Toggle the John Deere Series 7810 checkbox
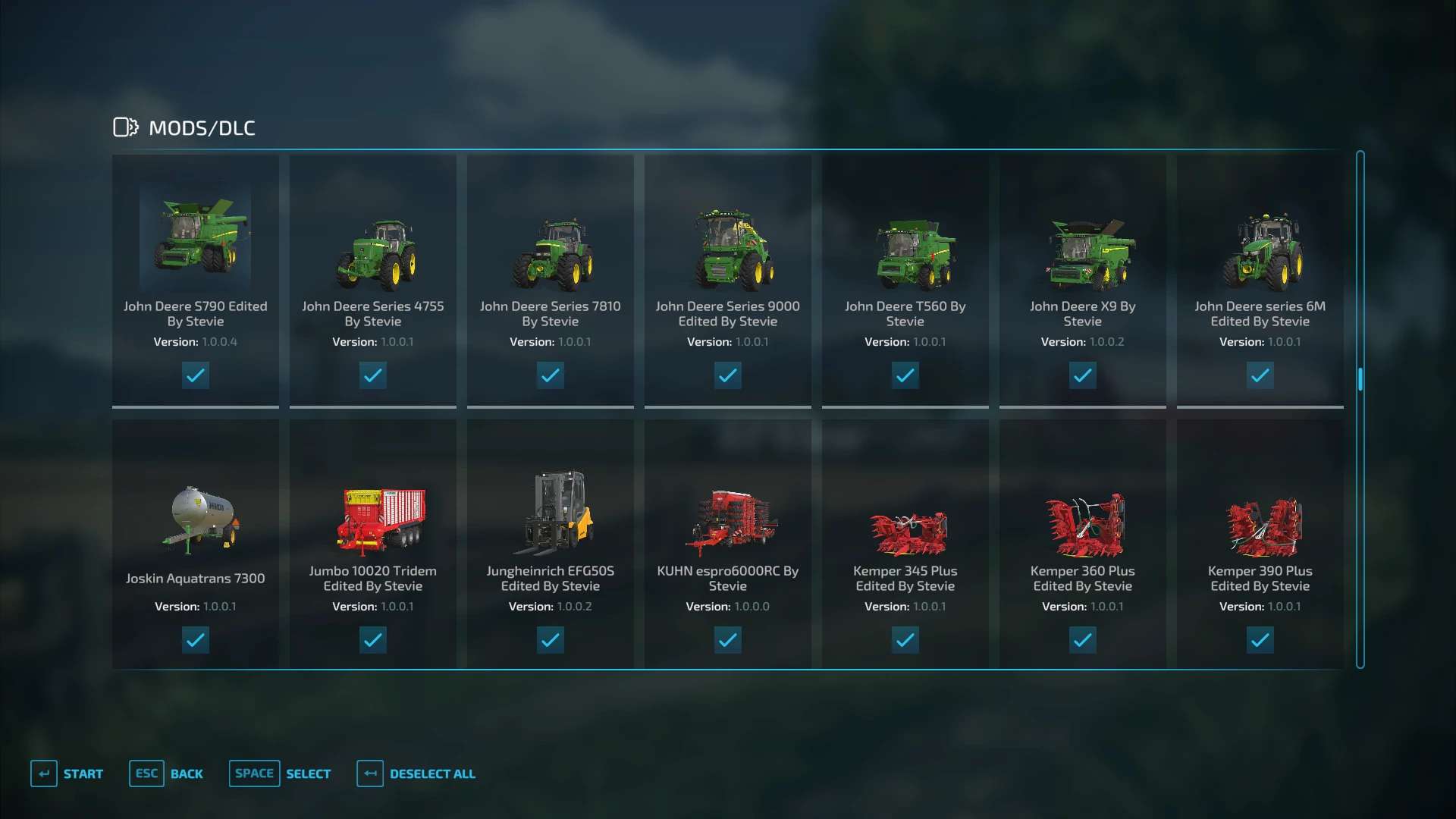1456x819 pixels. pos(551,375)
